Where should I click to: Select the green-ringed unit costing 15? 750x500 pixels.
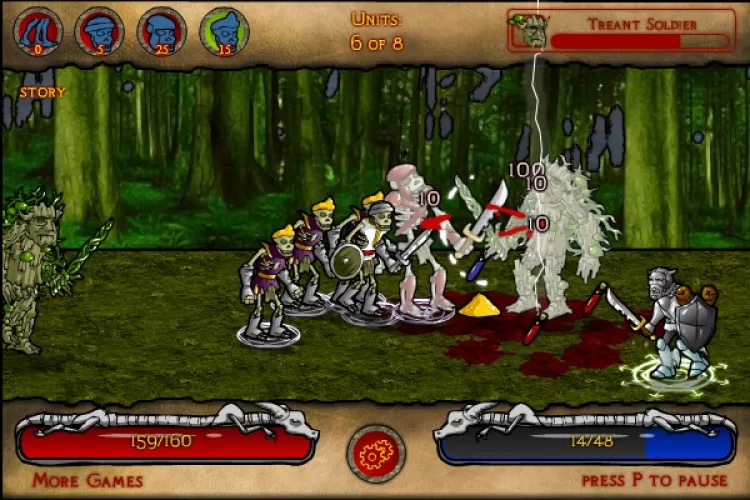click(x=224, y=31)
